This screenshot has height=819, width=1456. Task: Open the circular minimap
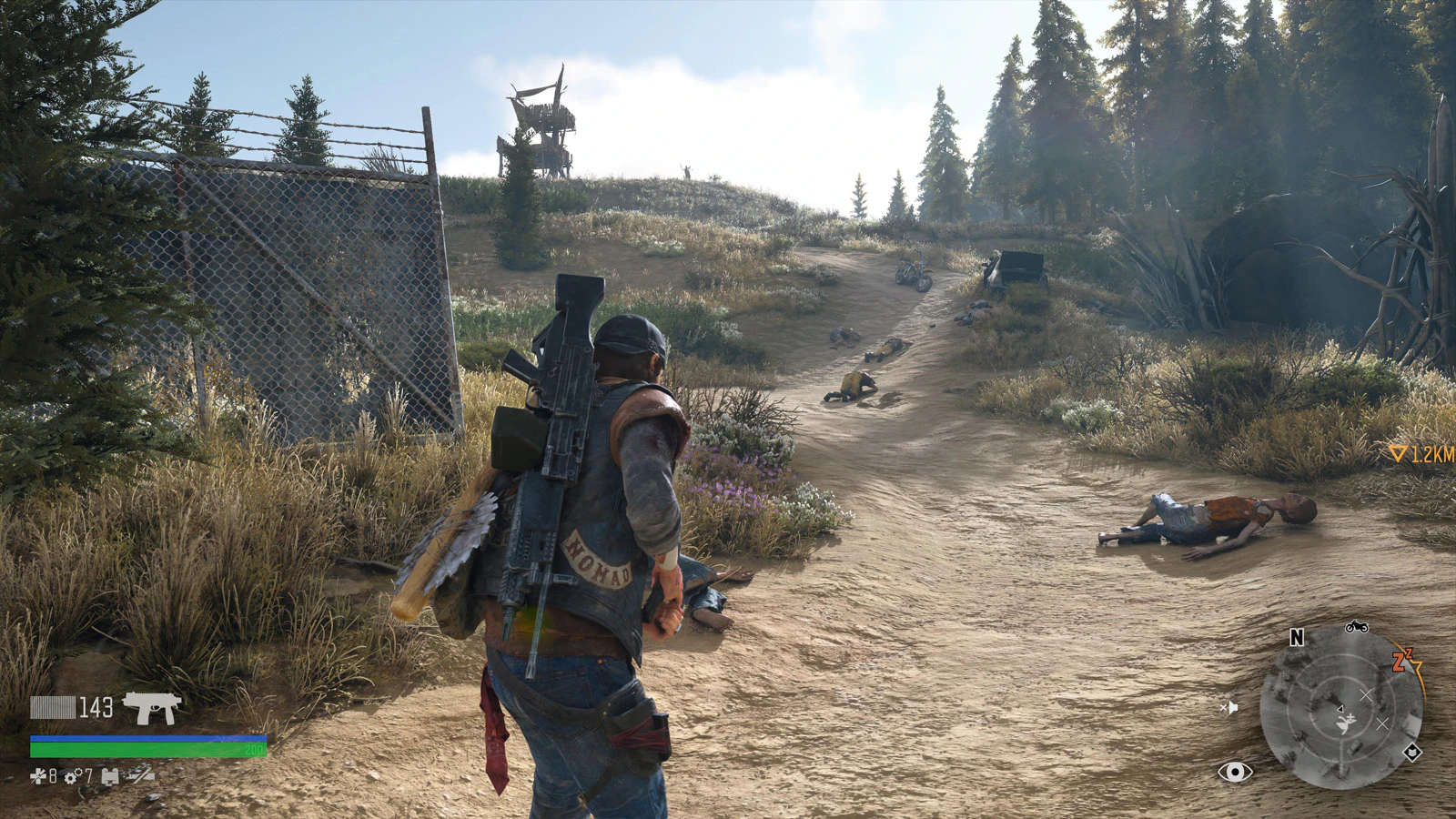pyautogui.click(x=1340, y=707)
